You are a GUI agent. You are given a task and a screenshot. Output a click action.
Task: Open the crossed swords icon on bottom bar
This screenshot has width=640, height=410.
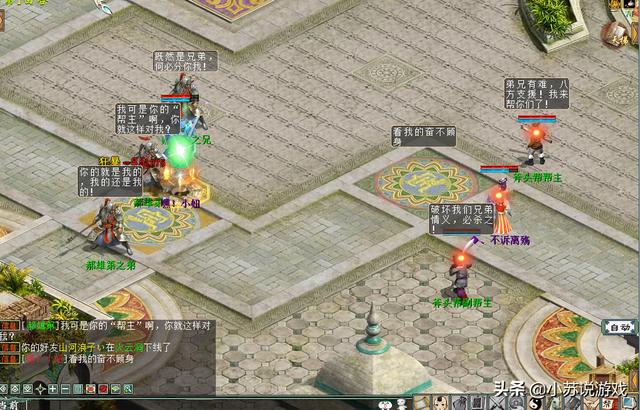pyautogui.click(x=497, y=404)
